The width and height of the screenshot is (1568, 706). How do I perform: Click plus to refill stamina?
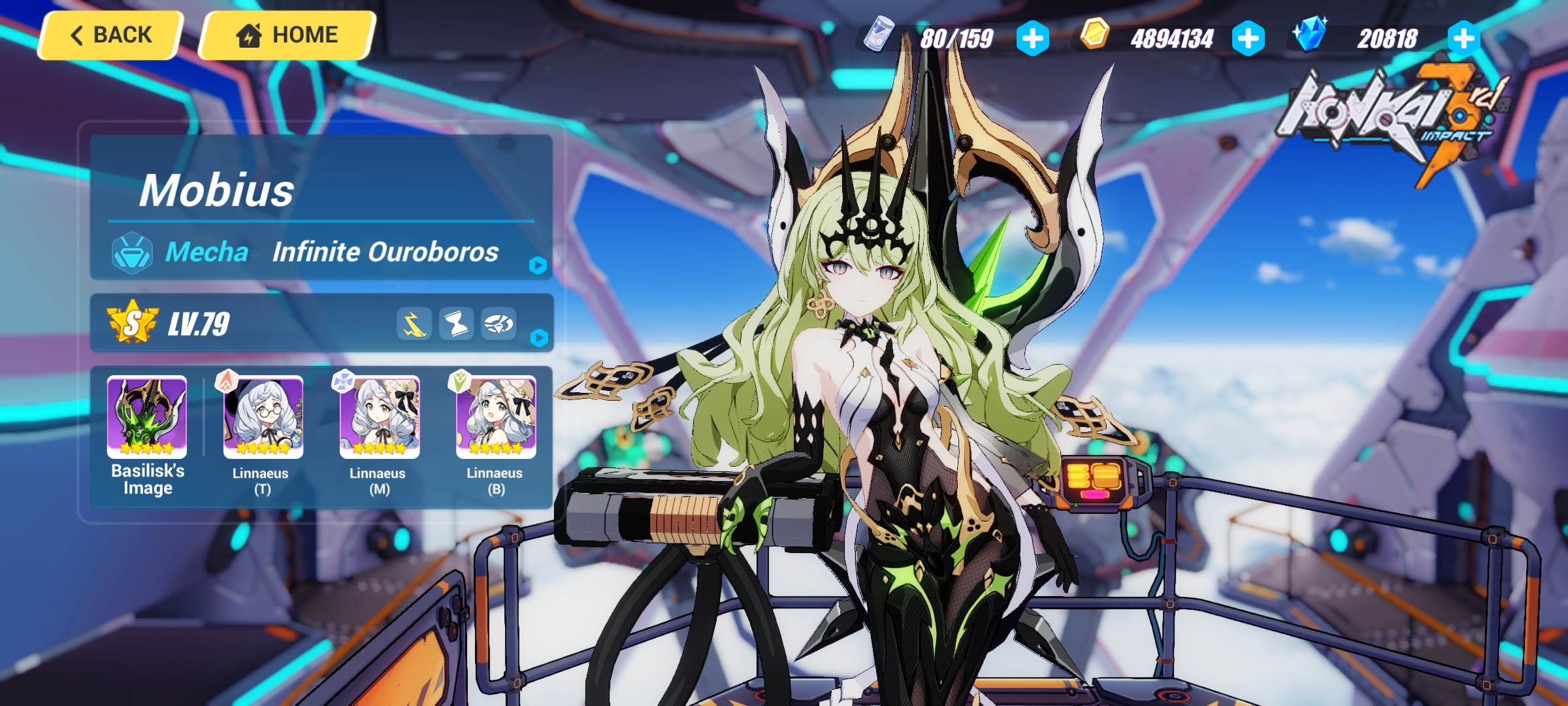pos(1032,37)
